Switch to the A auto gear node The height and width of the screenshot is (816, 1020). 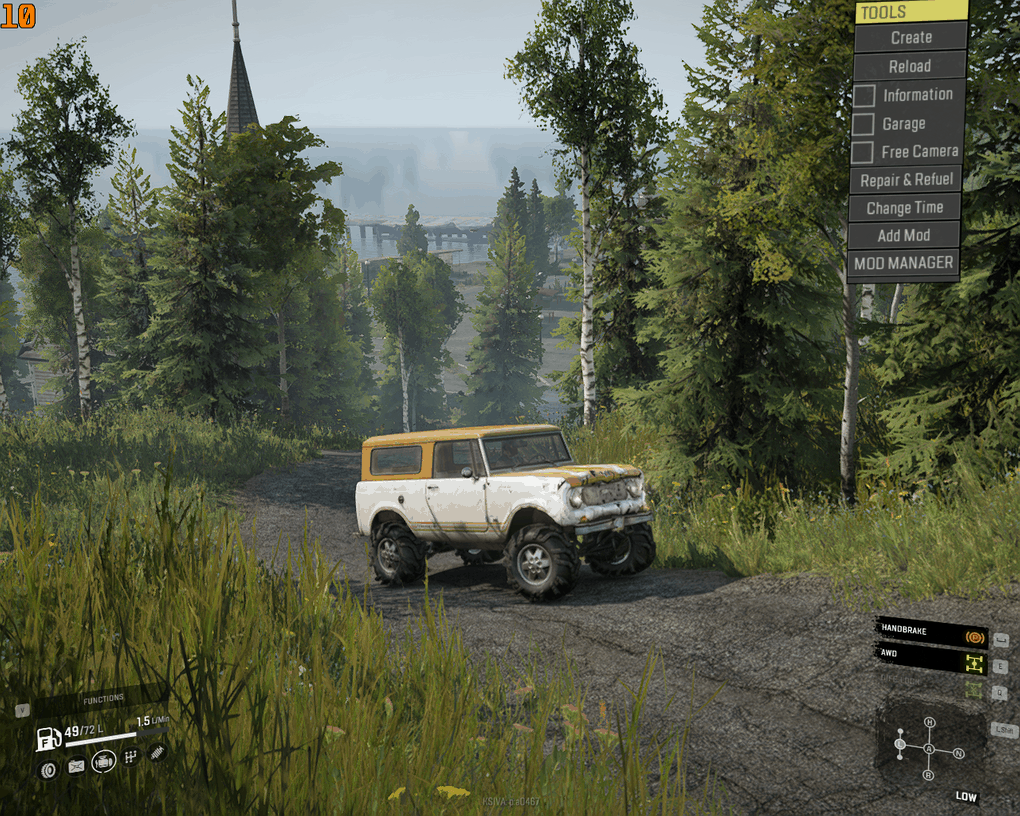click(x=929, y=749)
